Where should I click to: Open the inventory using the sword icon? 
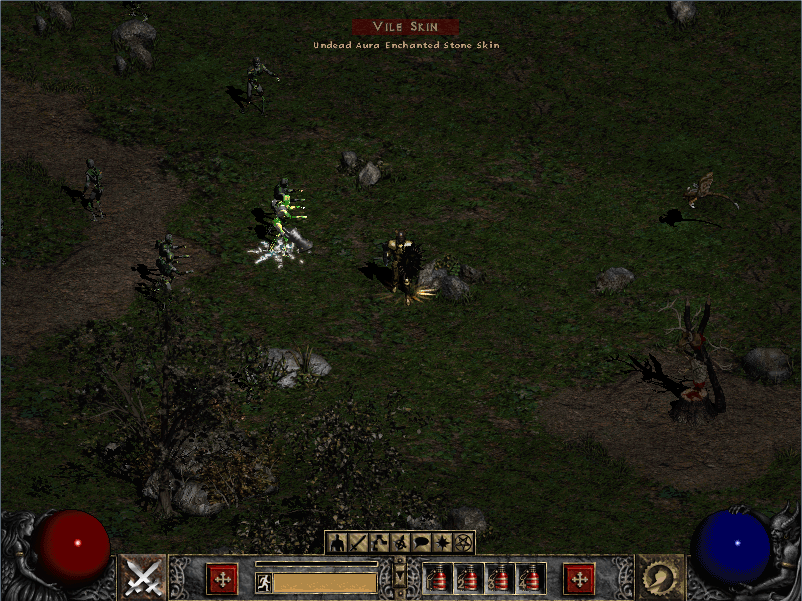(x=358, y=543)
